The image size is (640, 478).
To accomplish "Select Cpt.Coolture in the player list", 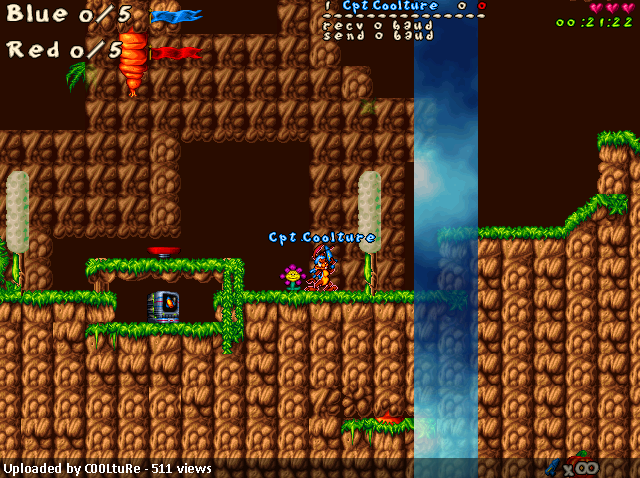I will click(390, 6).
